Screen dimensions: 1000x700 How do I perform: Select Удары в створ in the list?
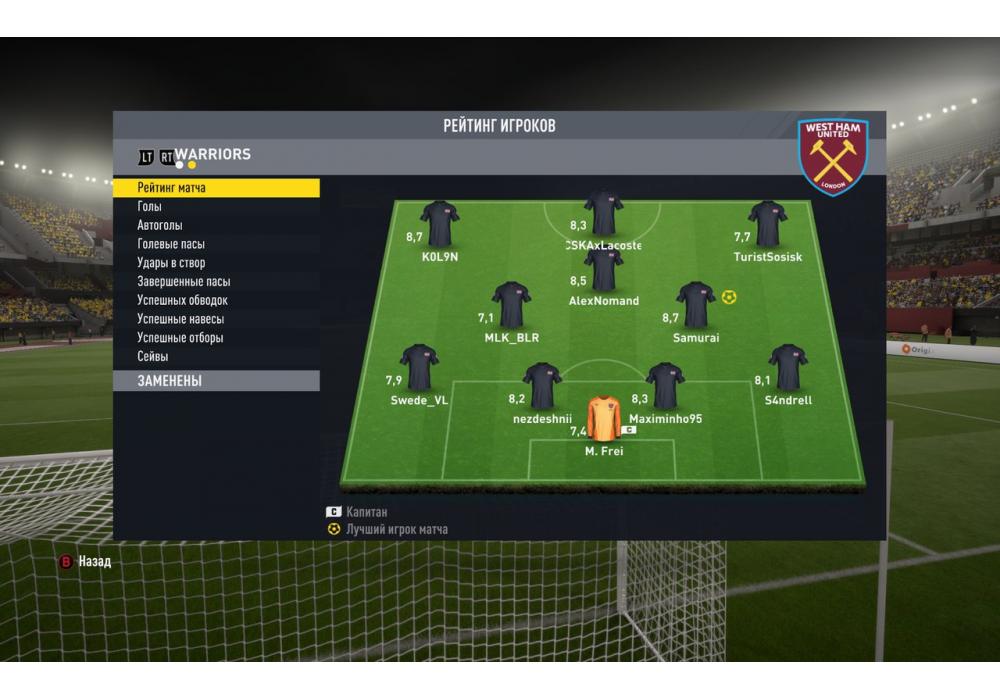(x=171, y=263)
